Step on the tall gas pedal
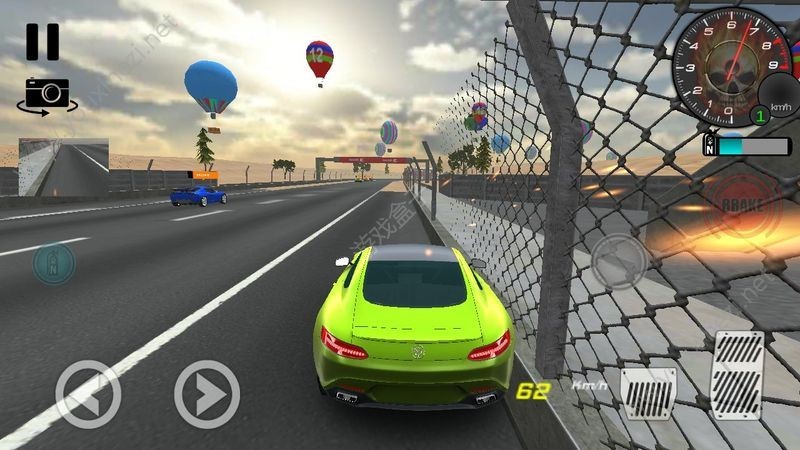 (737, 378)
